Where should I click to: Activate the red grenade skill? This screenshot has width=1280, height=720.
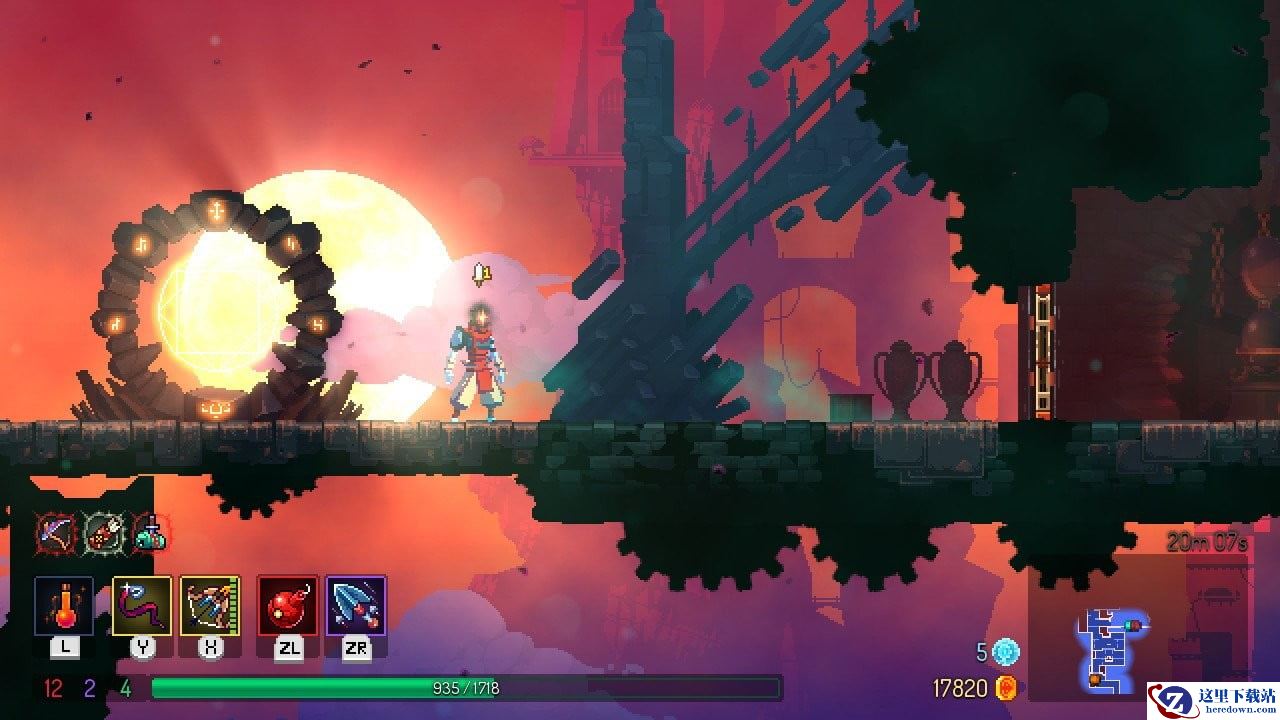point(288,606)
